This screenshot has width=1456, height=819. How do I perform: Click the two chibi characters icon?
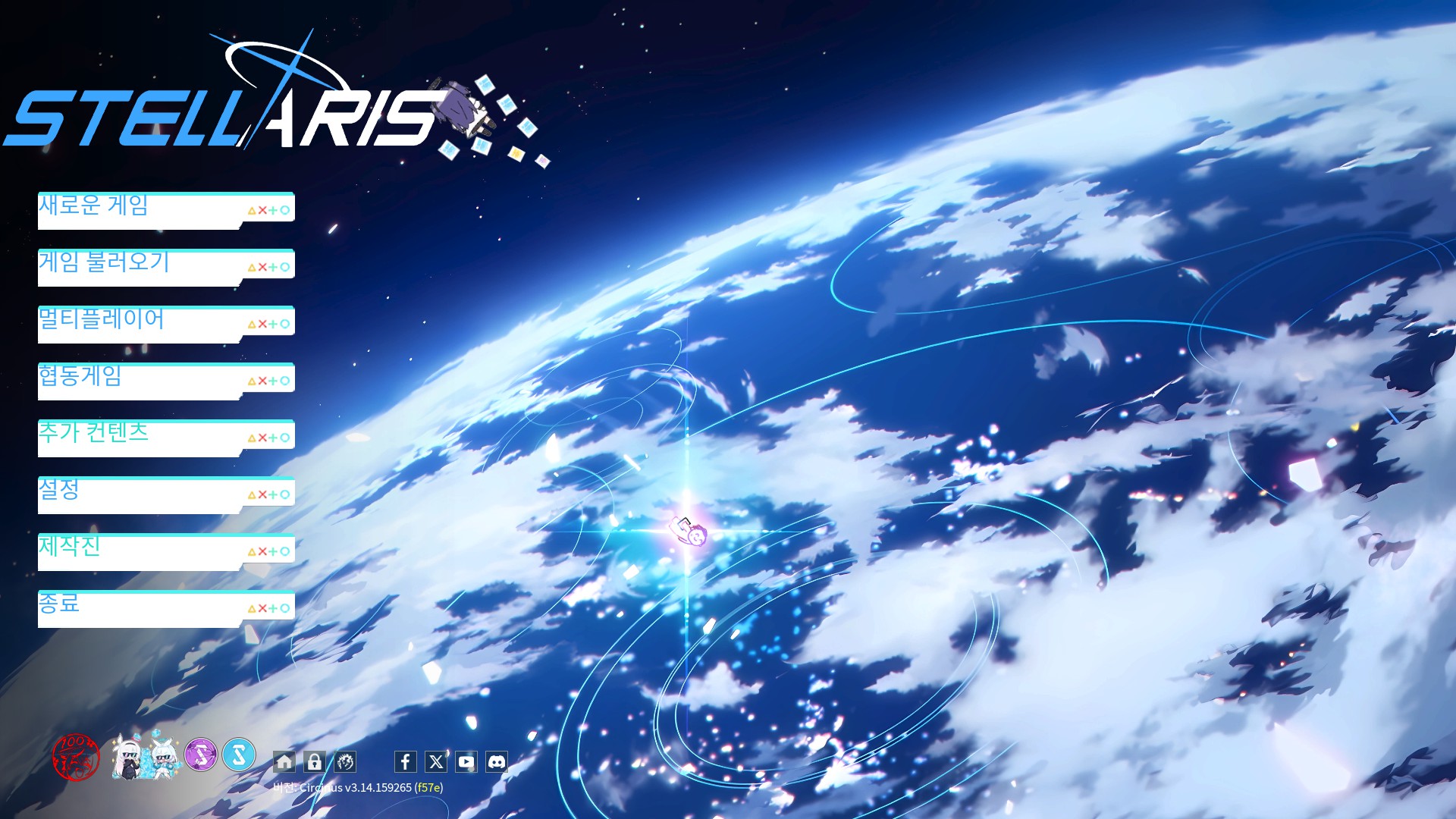point(146,756)
